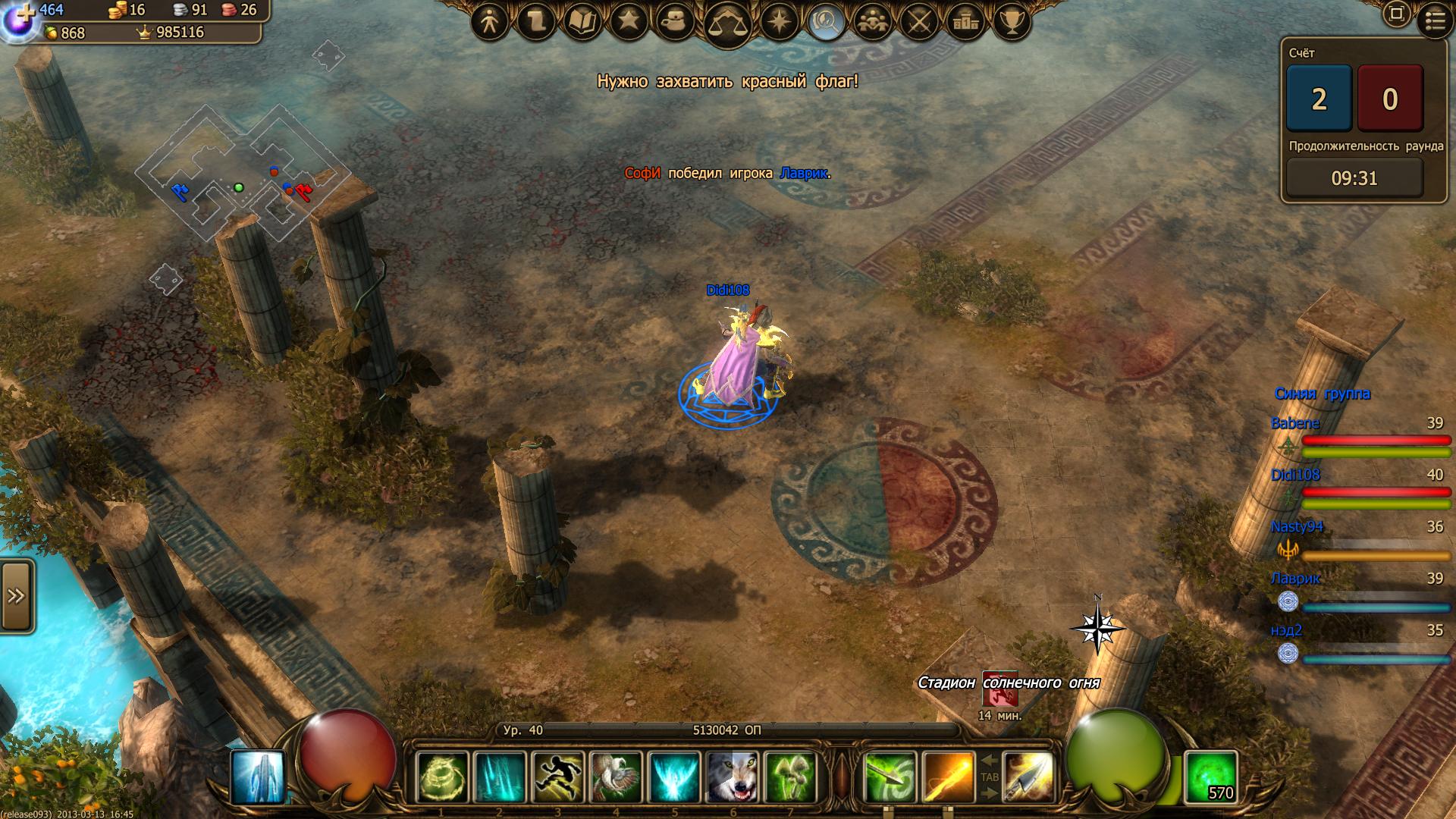Toggle fullscreen with the square icon
The width and height of the screenshot is (1456, 819).
[1396, 14]
